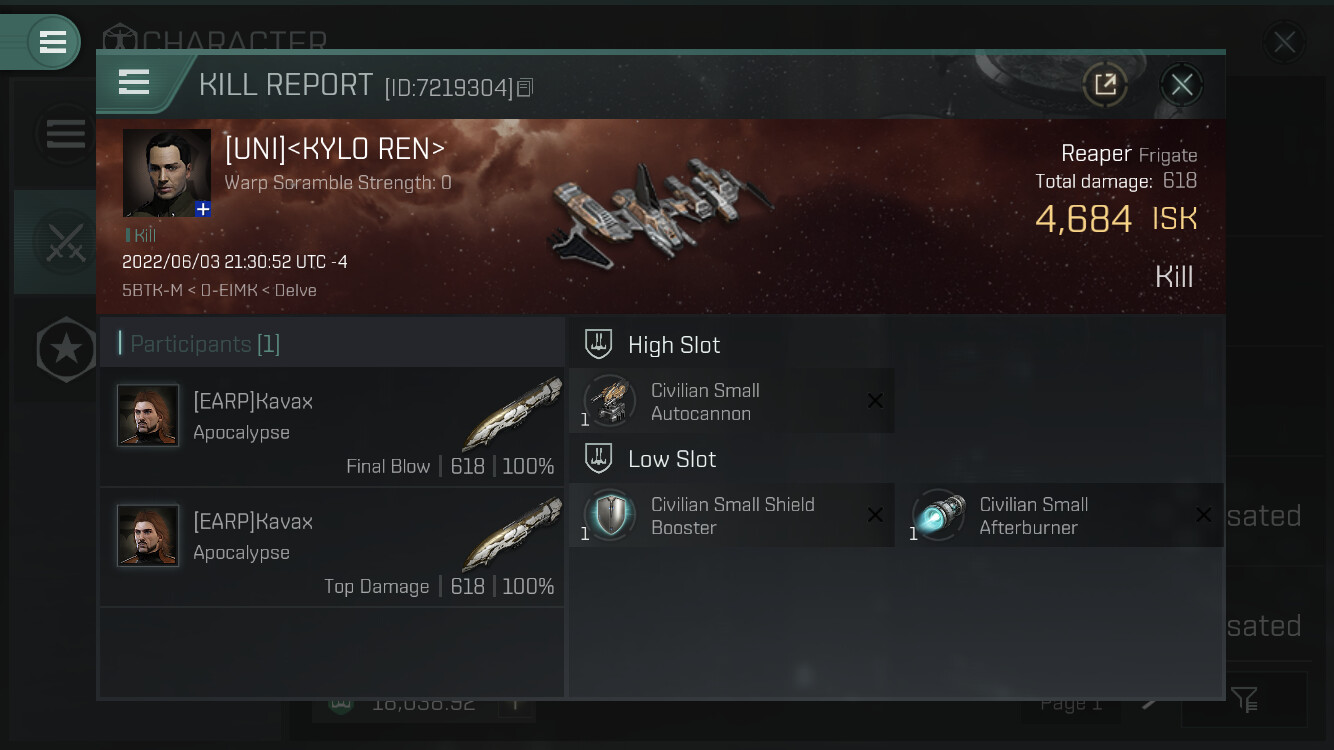
Task: View Kylo Ren's character portrait
Action: (166, 172)
